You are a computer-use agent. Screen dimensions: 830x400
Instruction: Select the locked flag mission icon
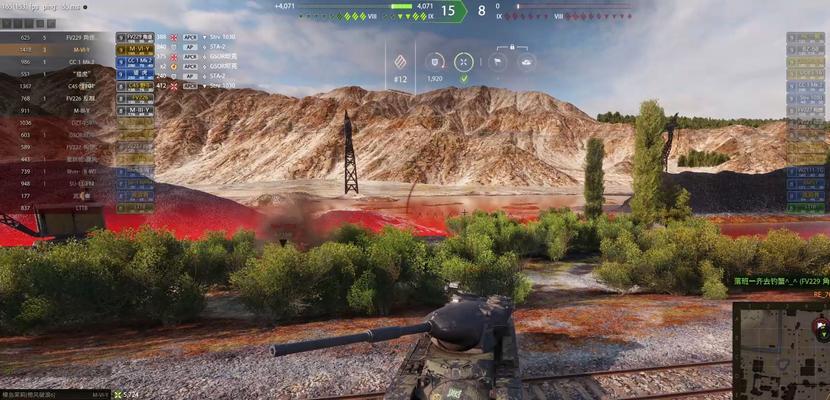[x=497, y=61]
